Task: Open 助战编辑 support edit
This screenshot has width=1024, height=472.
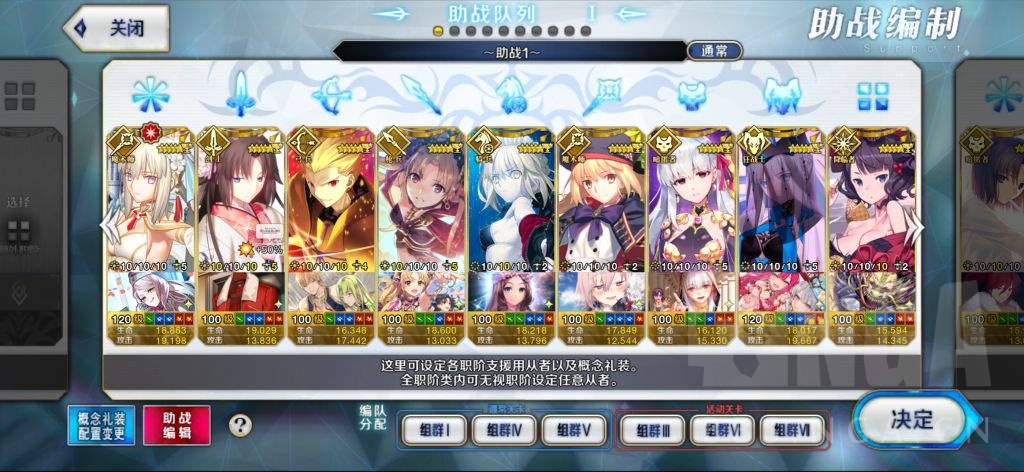Action: pos(176,425)
